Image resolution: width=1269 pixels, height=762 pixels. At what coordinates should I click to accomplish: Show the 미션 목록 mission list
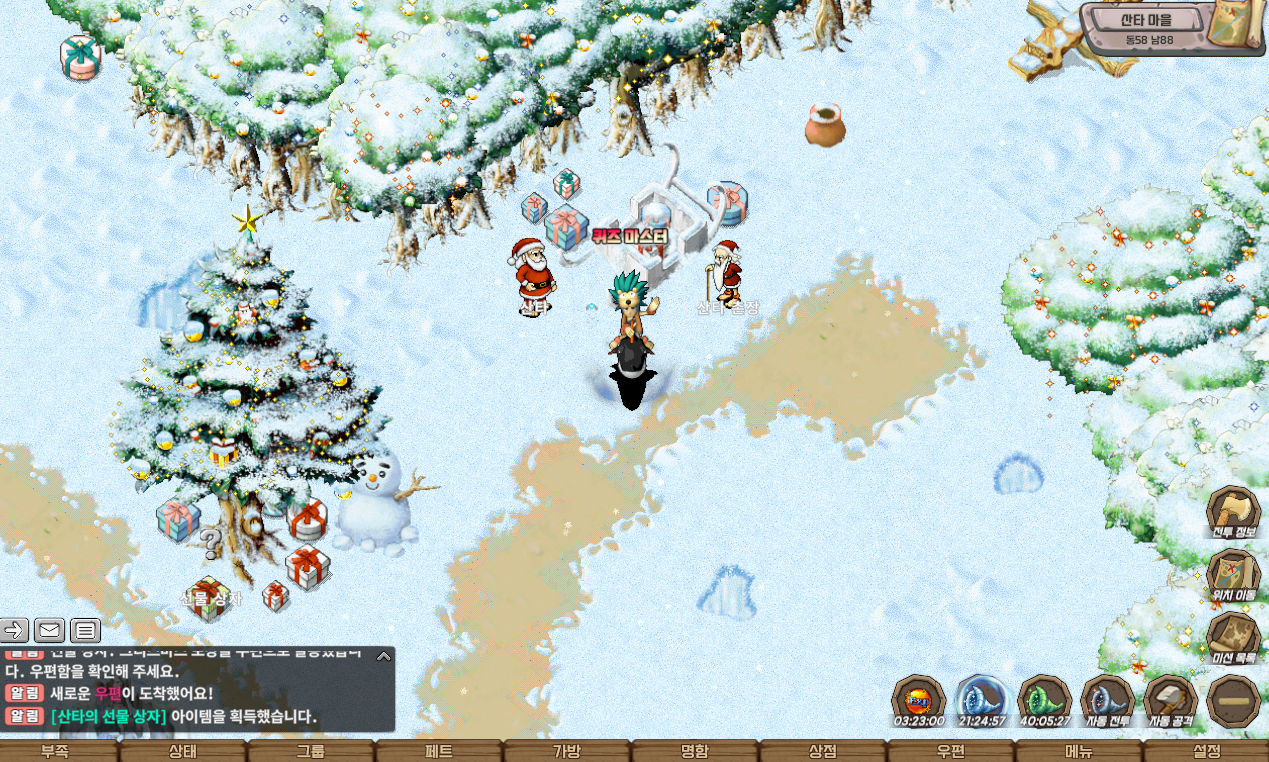point(1233,638)
